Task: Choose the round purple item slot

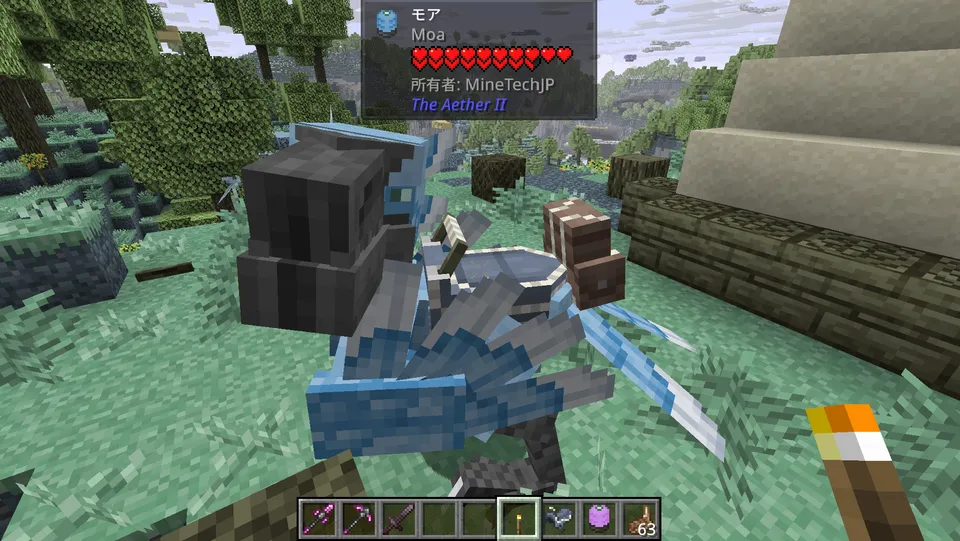Action: [x=600, y=518]
